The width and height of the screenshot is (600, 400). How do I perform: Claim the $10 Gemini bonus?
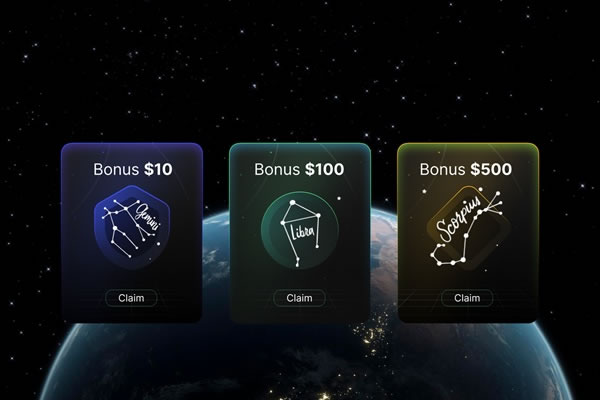[x=132, y=297]
